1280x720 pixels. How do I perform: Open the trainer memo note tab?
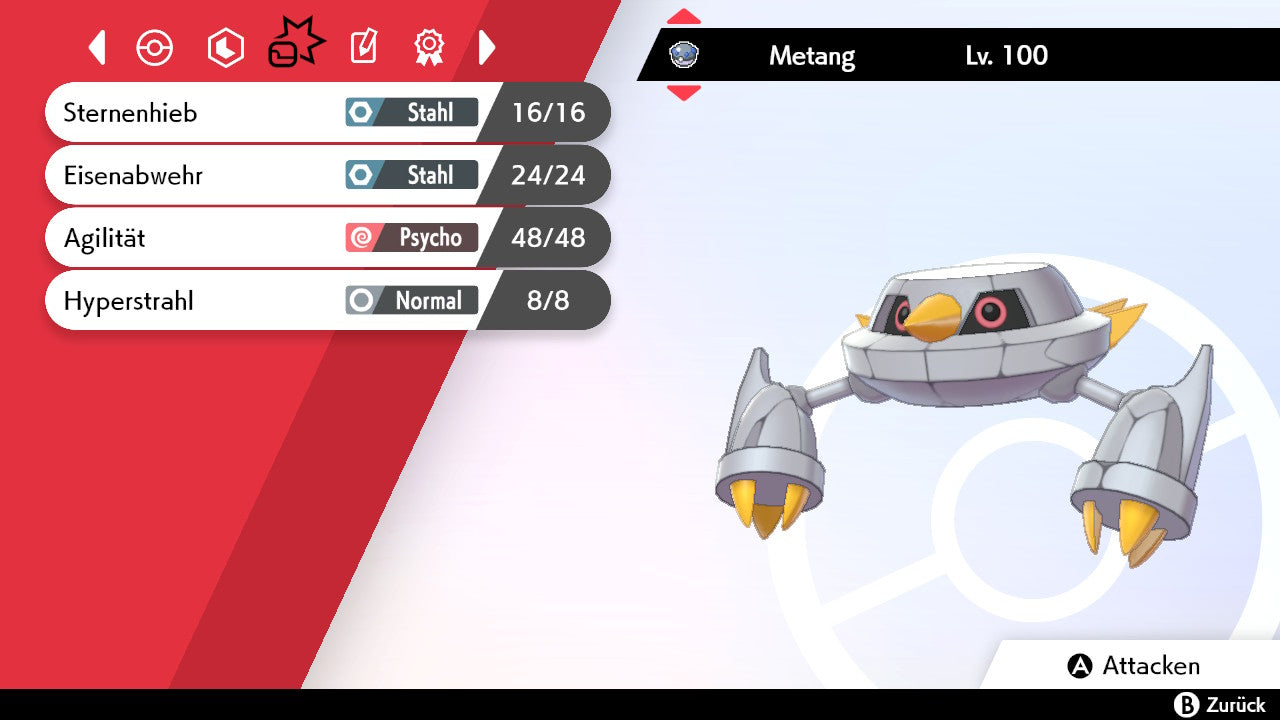click(x=363, y=47)
